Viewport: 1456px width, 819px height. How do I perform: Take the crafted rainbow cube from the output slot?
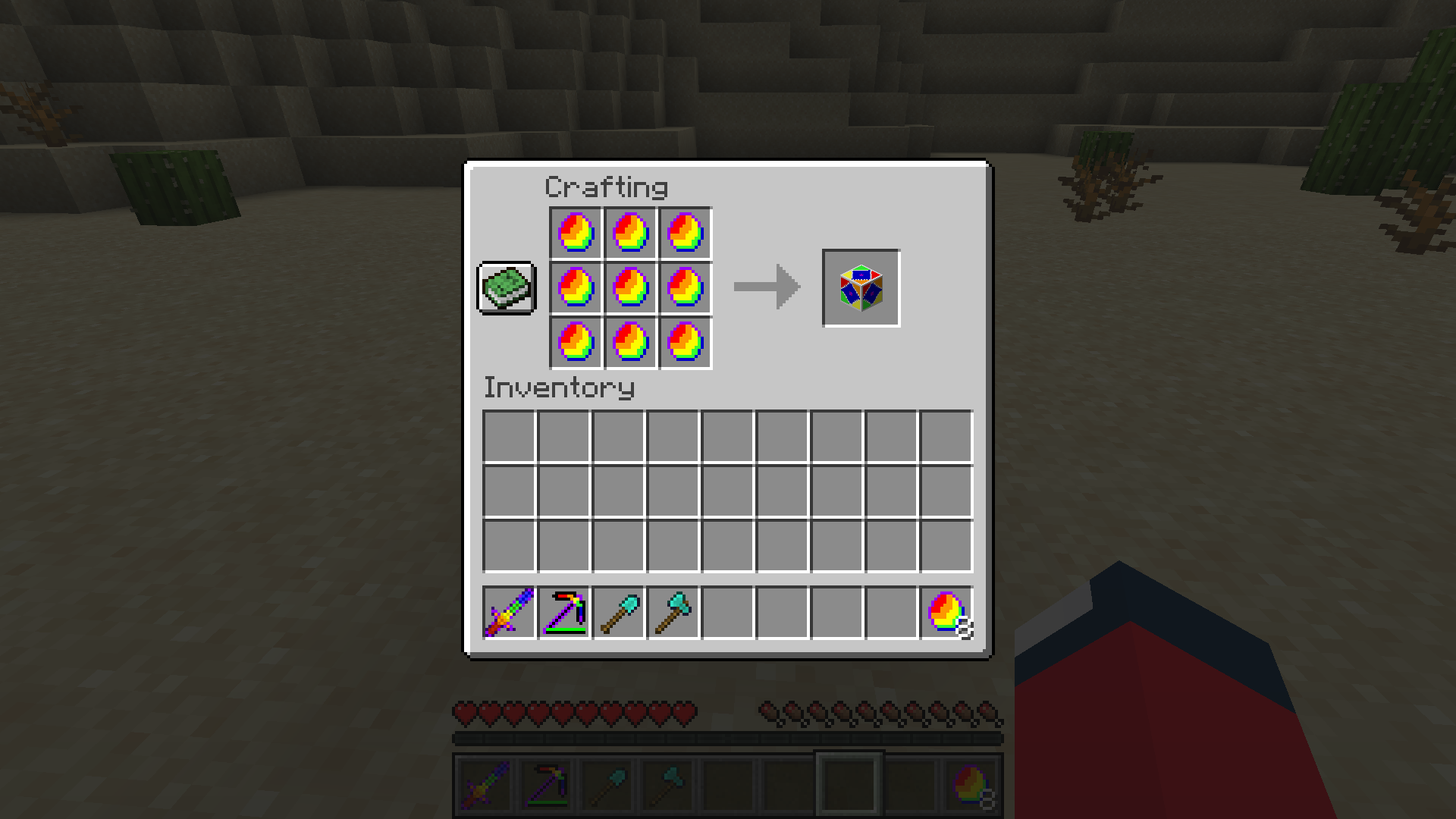(860, 288)
